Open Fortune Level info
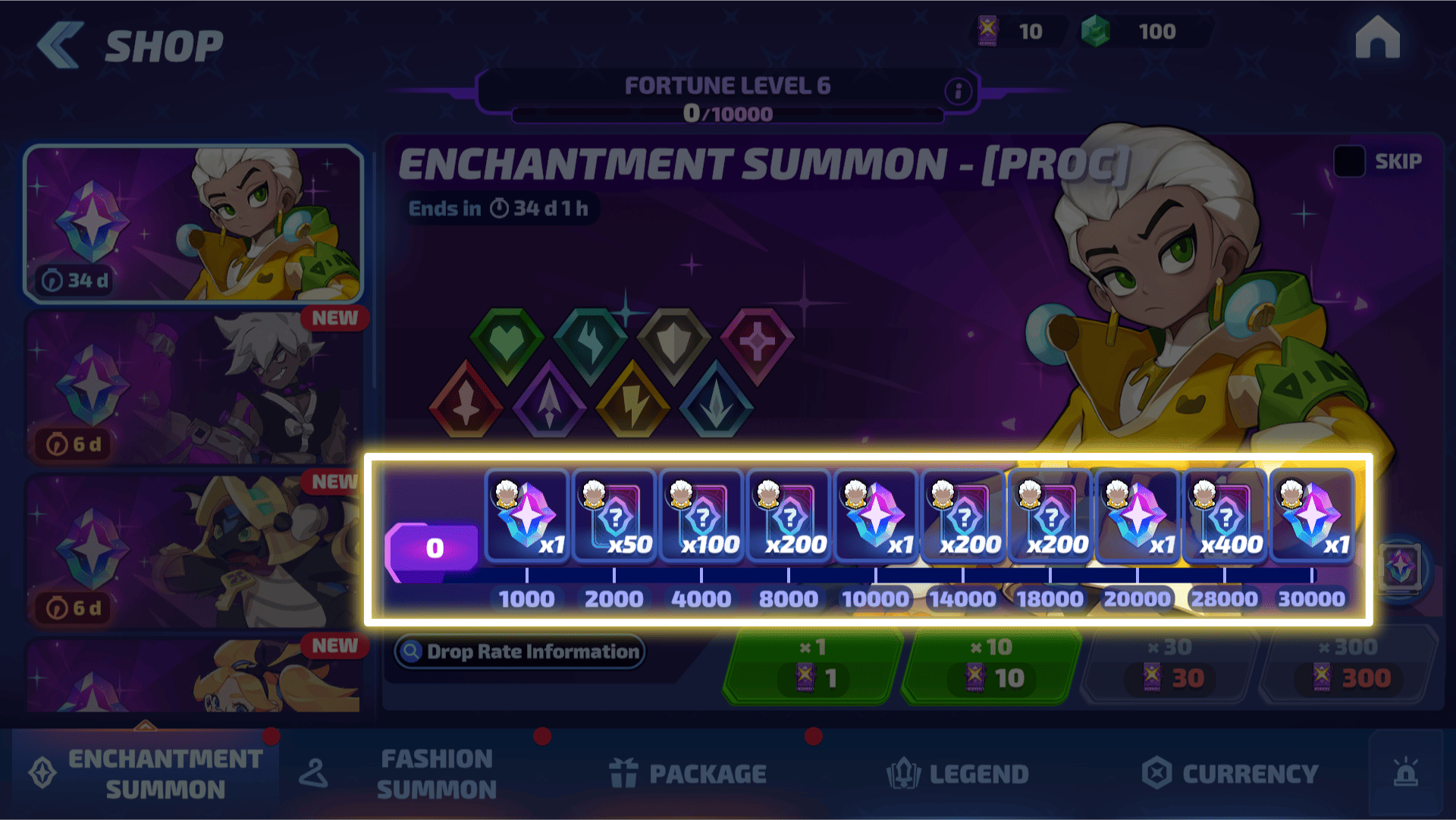1456x820 pixels. coord(959,92)
